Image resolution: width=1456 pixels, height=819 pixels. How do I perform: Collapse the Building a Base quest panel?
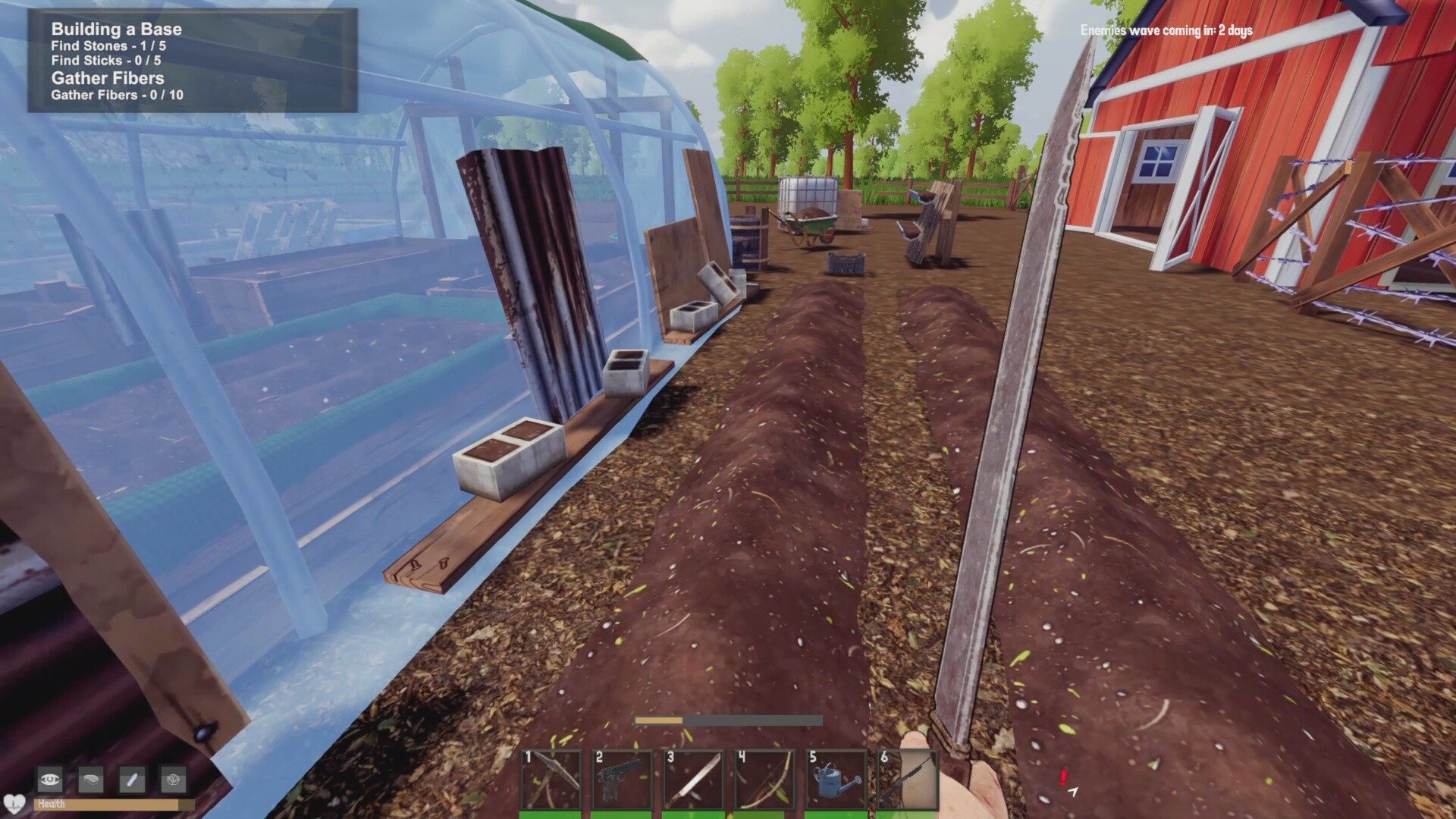[x=115, y=29]
